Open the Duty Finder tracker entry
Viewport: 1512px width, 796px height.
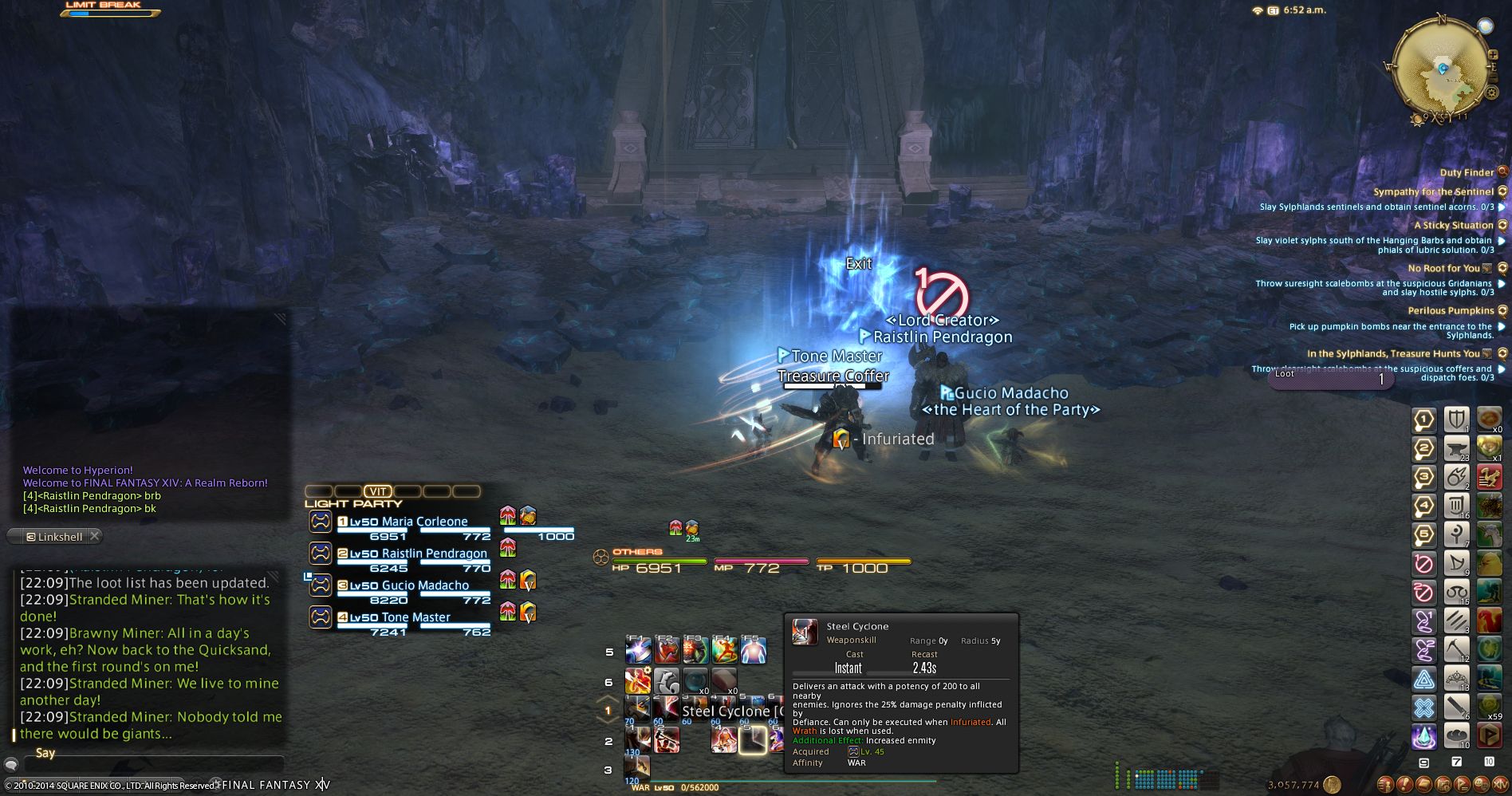[x=1467, y=172]
